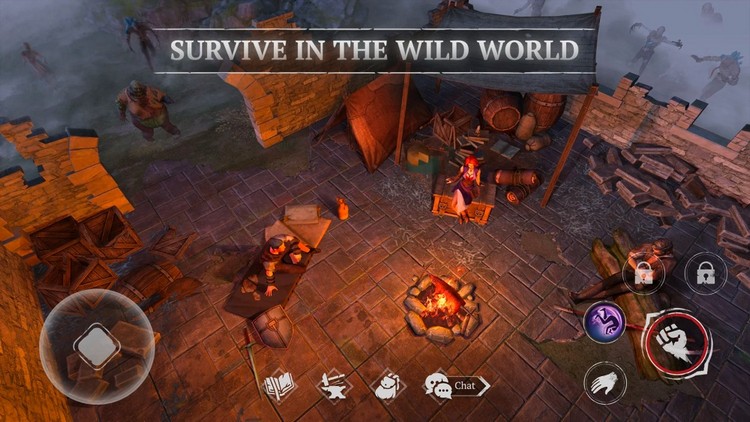Open the Chat panel

(456, 385)
